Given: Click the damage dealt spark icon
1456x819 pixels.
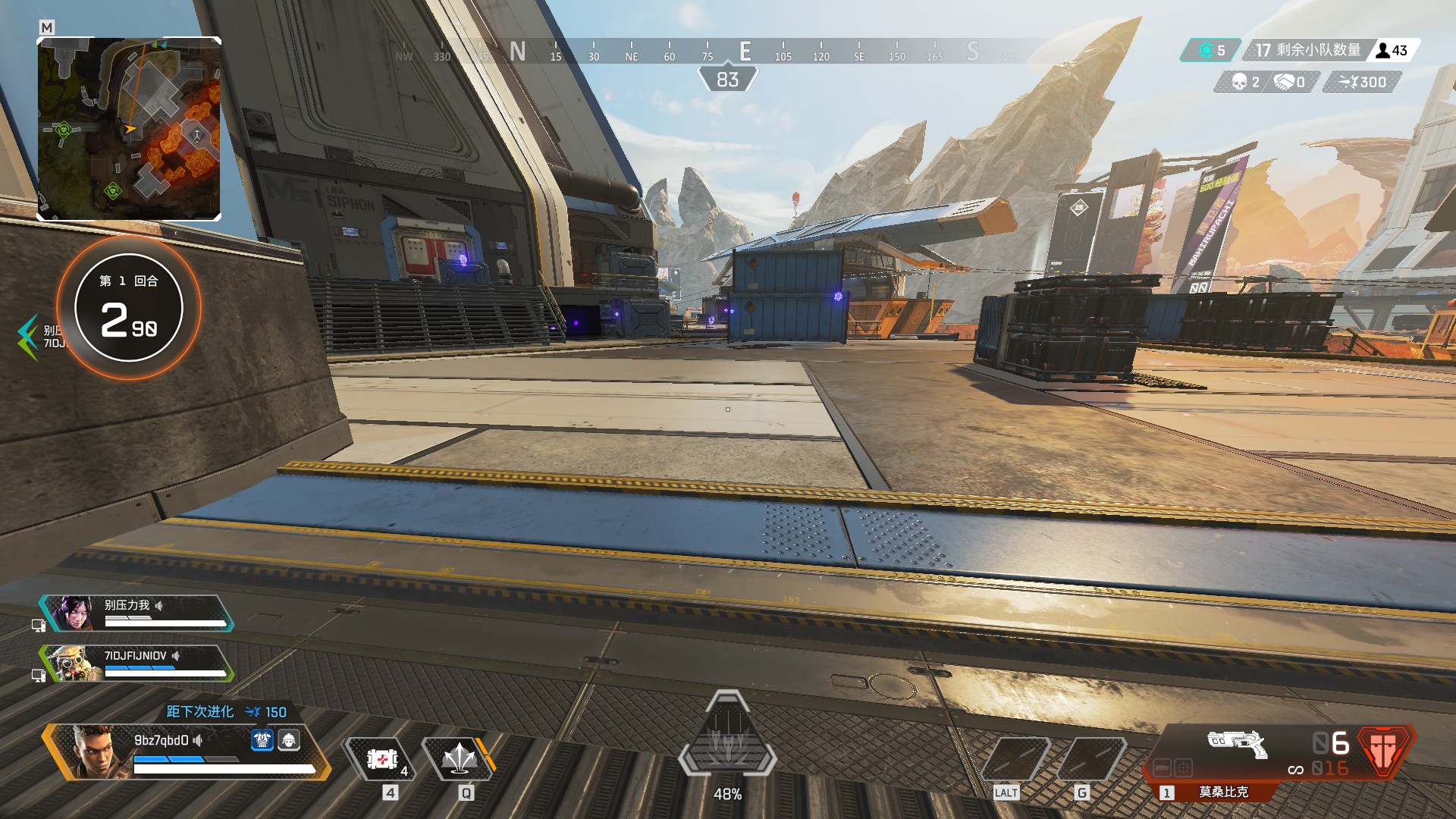Looking at the screenshot, I should [1348, 83].
